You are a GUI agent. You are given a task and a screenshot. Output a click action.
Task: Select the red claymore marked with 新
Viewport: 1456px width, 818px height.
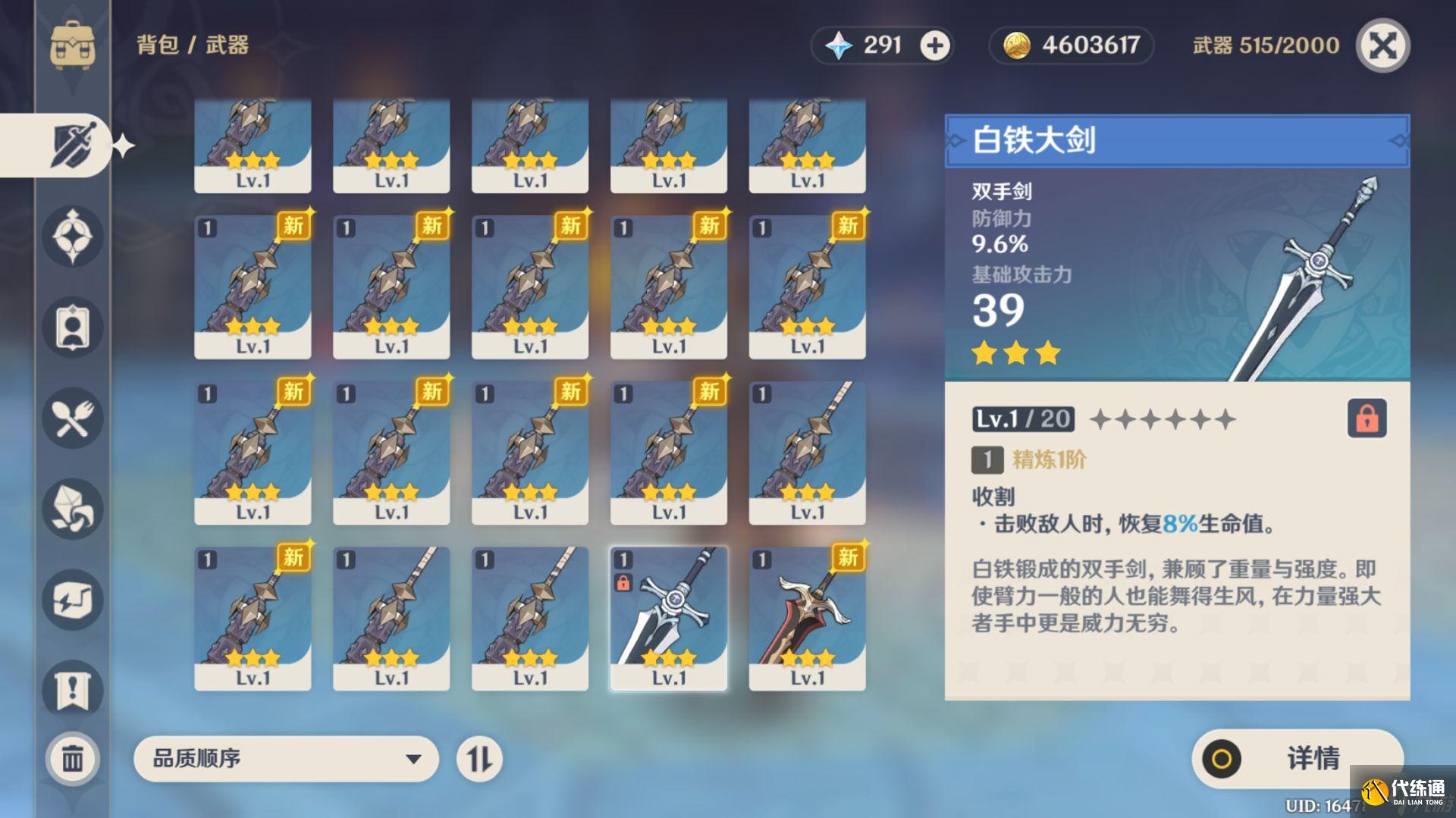tap(807, 616)
